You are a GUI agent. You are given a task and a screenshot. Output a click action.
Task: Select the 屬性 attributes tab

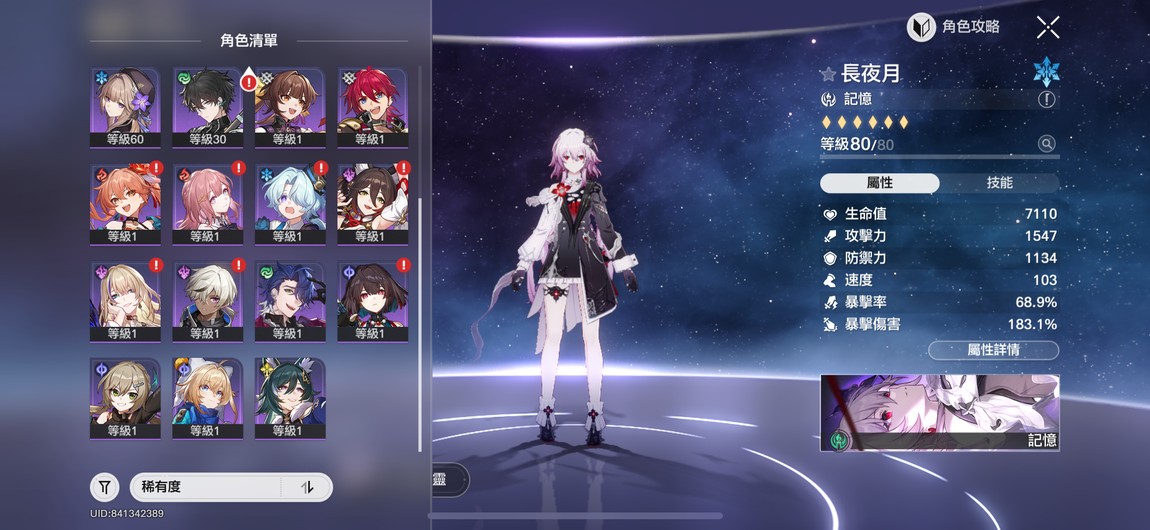(879, 183)
